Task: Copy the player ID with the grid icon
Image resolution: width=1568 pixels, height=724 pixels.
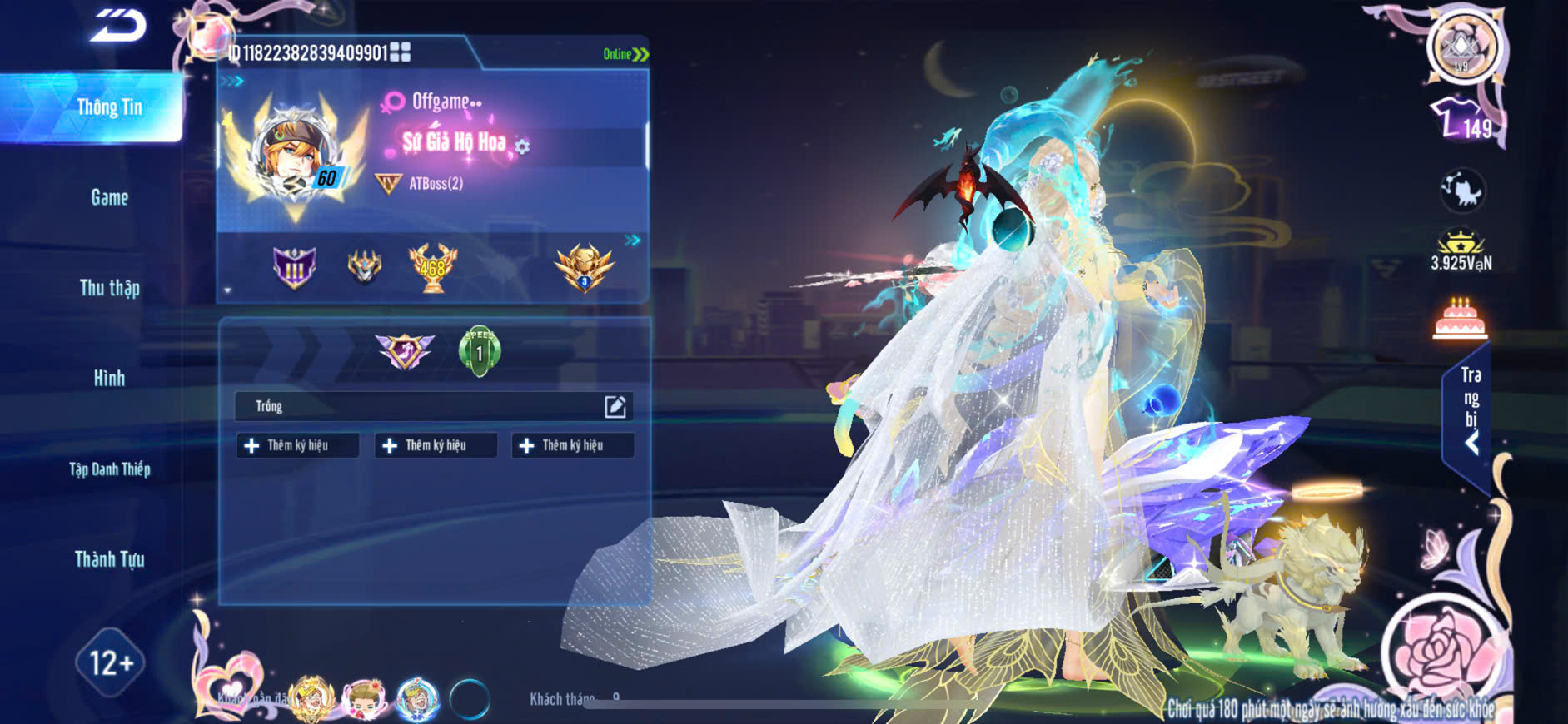Action: pyautogui.click(x=401, y=52)
